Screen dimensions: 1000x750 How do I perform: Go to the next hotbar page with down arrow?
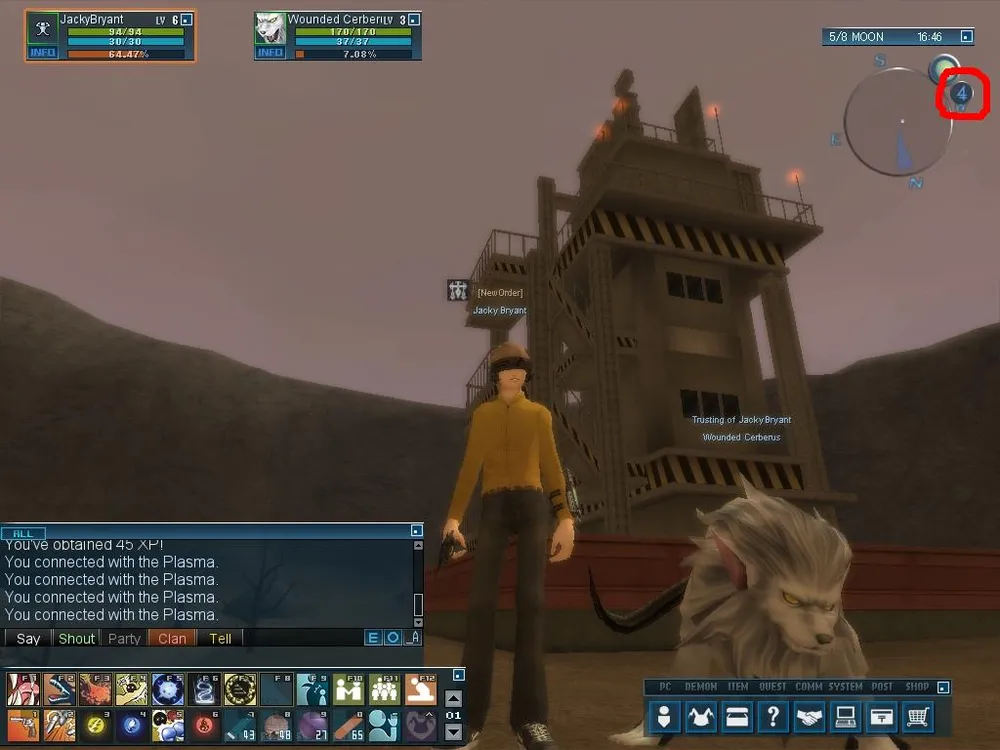[453, 732]
